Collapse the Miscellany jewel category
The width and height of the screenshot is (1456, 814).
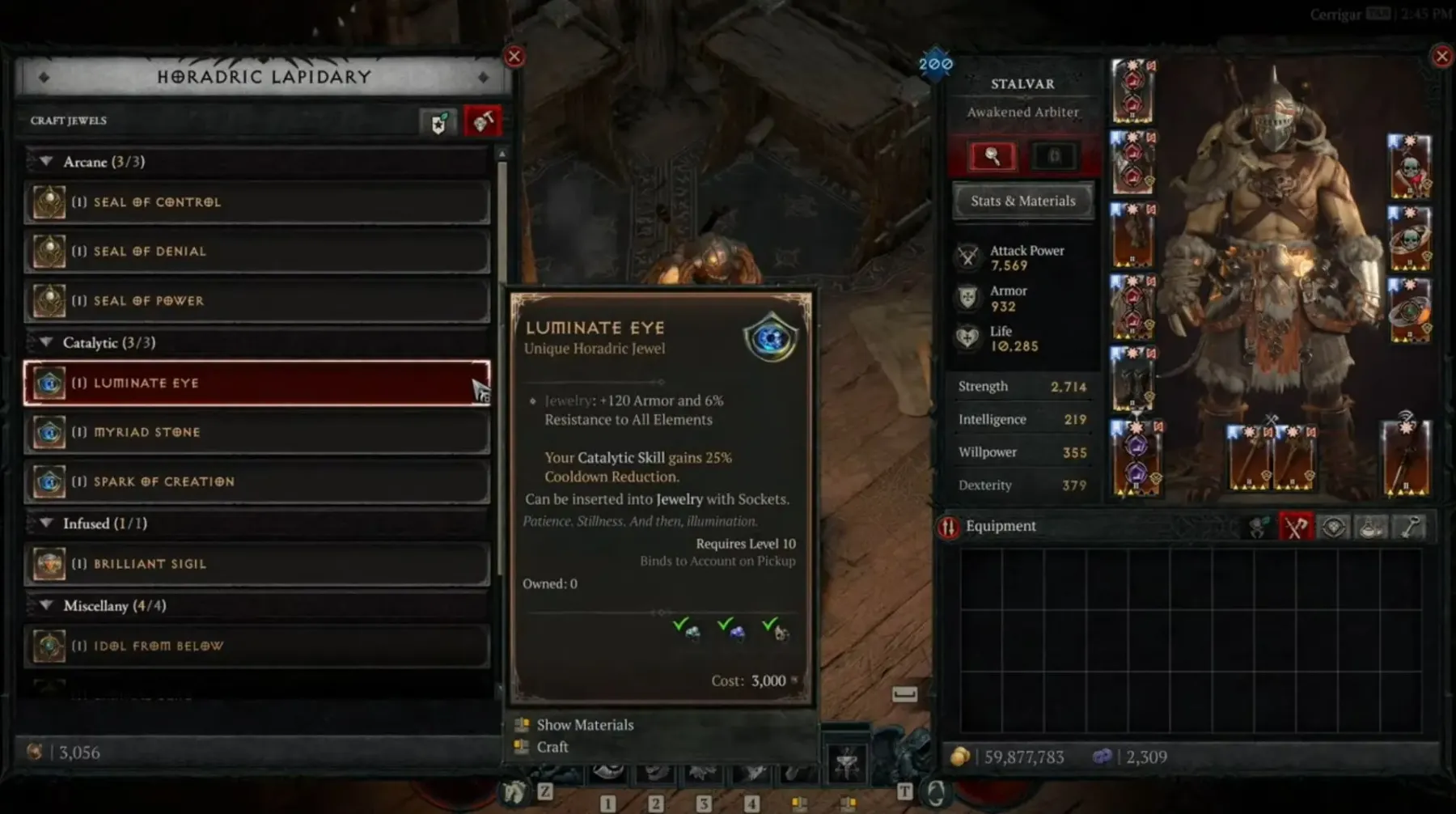[47, 605]
